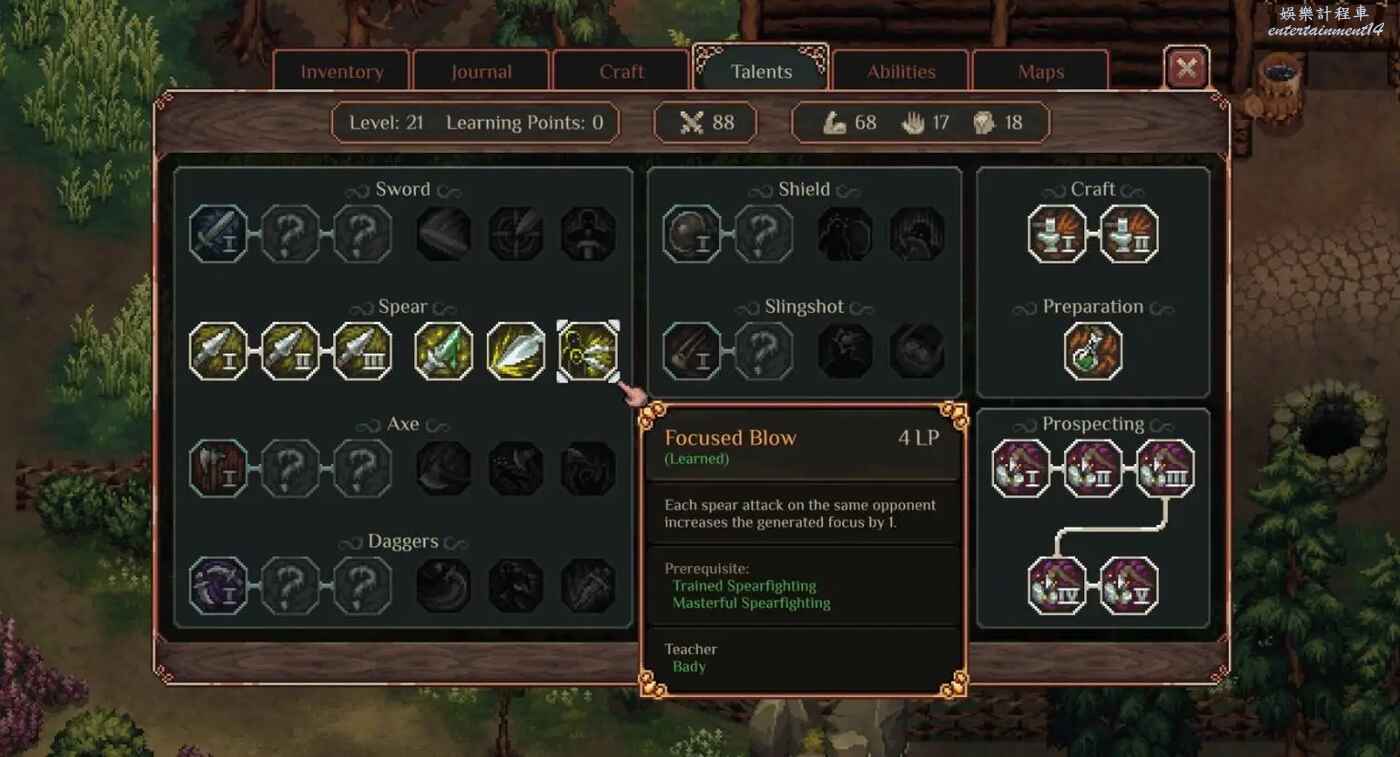Go to the Craft tab

pos(621,72)
